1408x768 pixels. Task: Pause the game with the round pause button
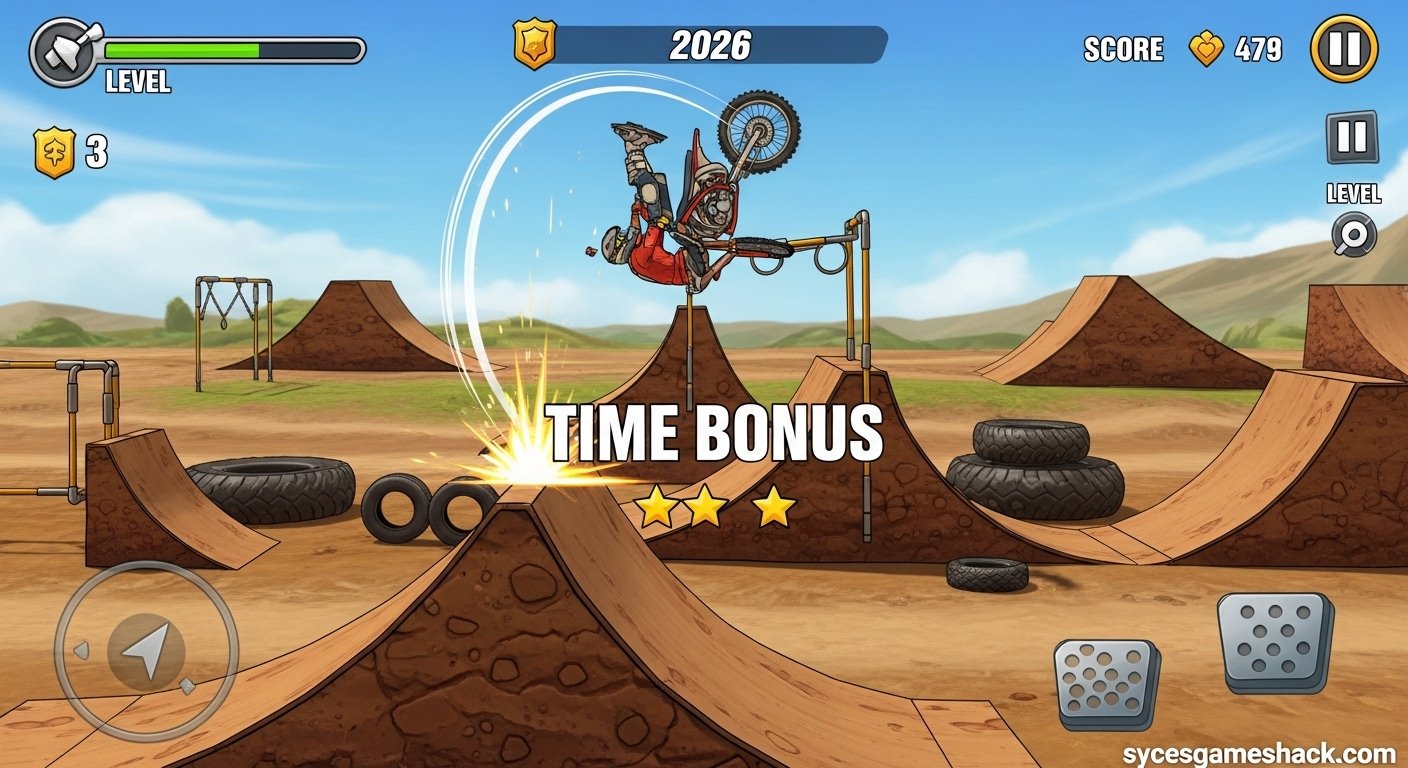click(x=1346, y=48)
